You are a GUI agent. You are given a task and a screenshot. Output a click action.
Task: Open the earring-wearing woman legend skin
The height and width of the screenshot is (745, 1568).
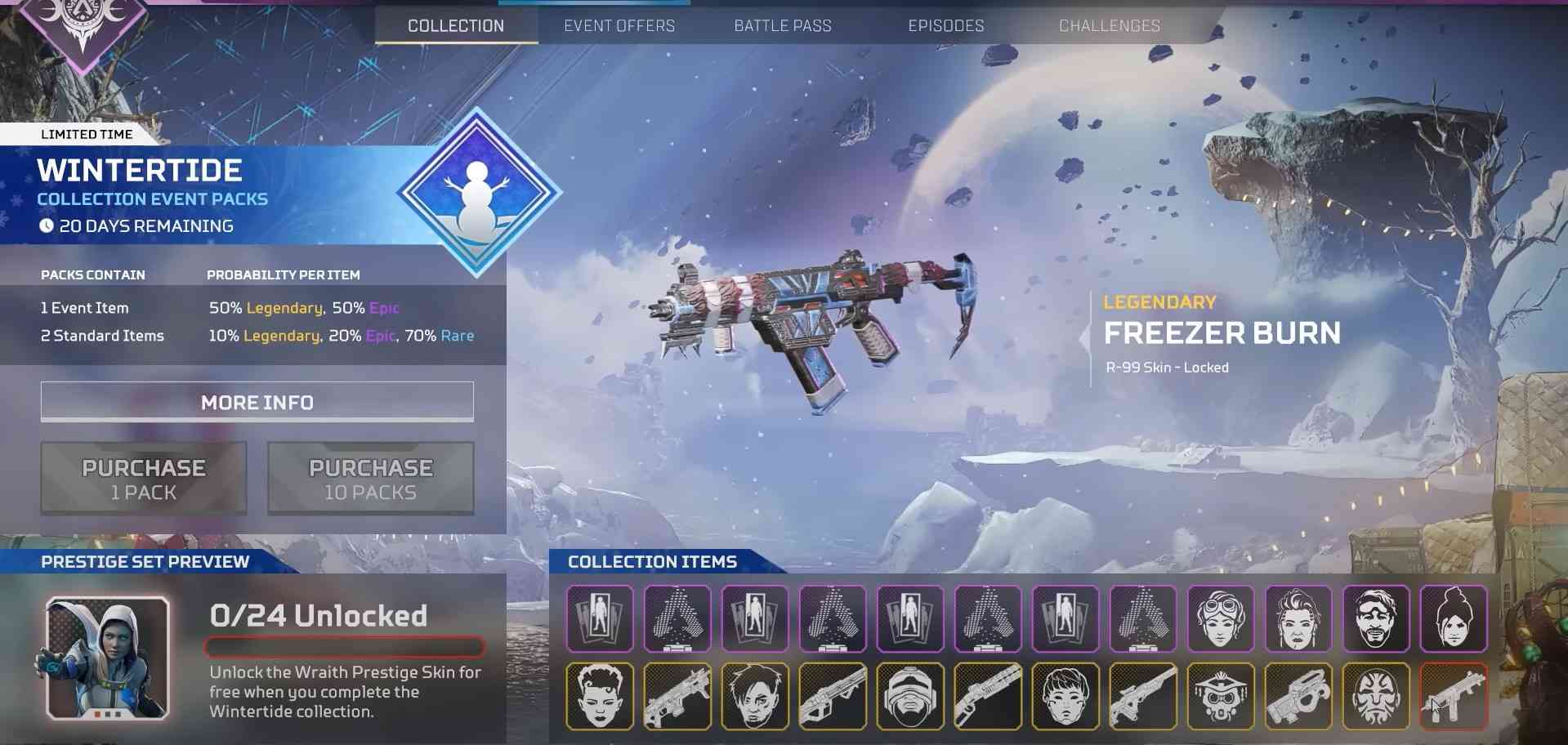[1298, 618]
